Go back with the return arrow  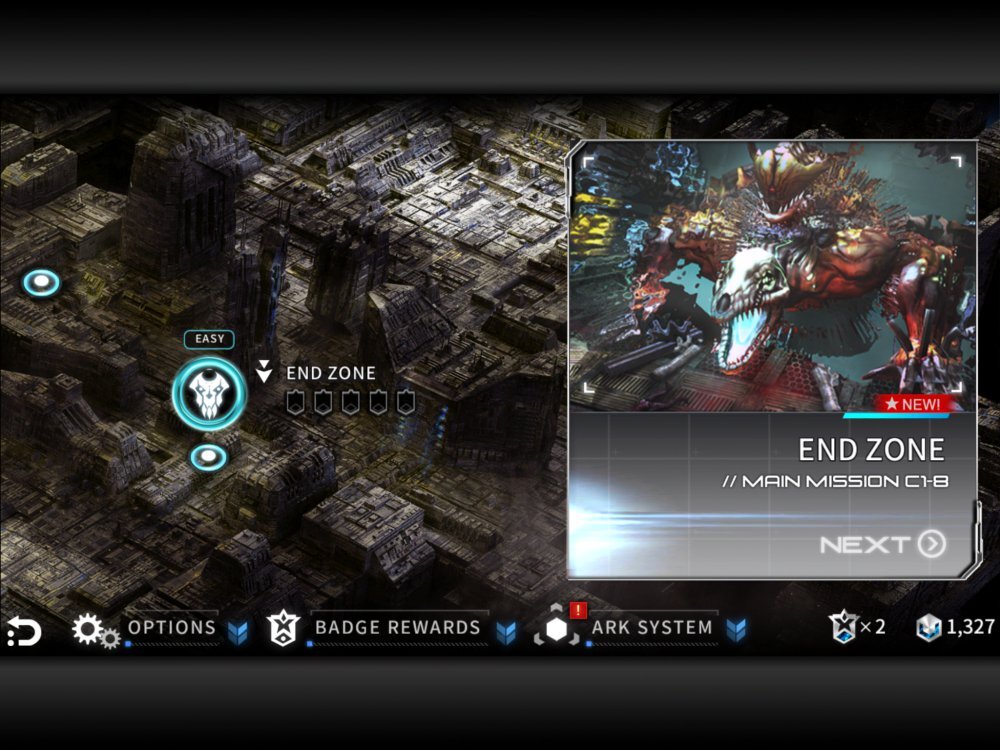pyautogui.click(x=24, y=631)
